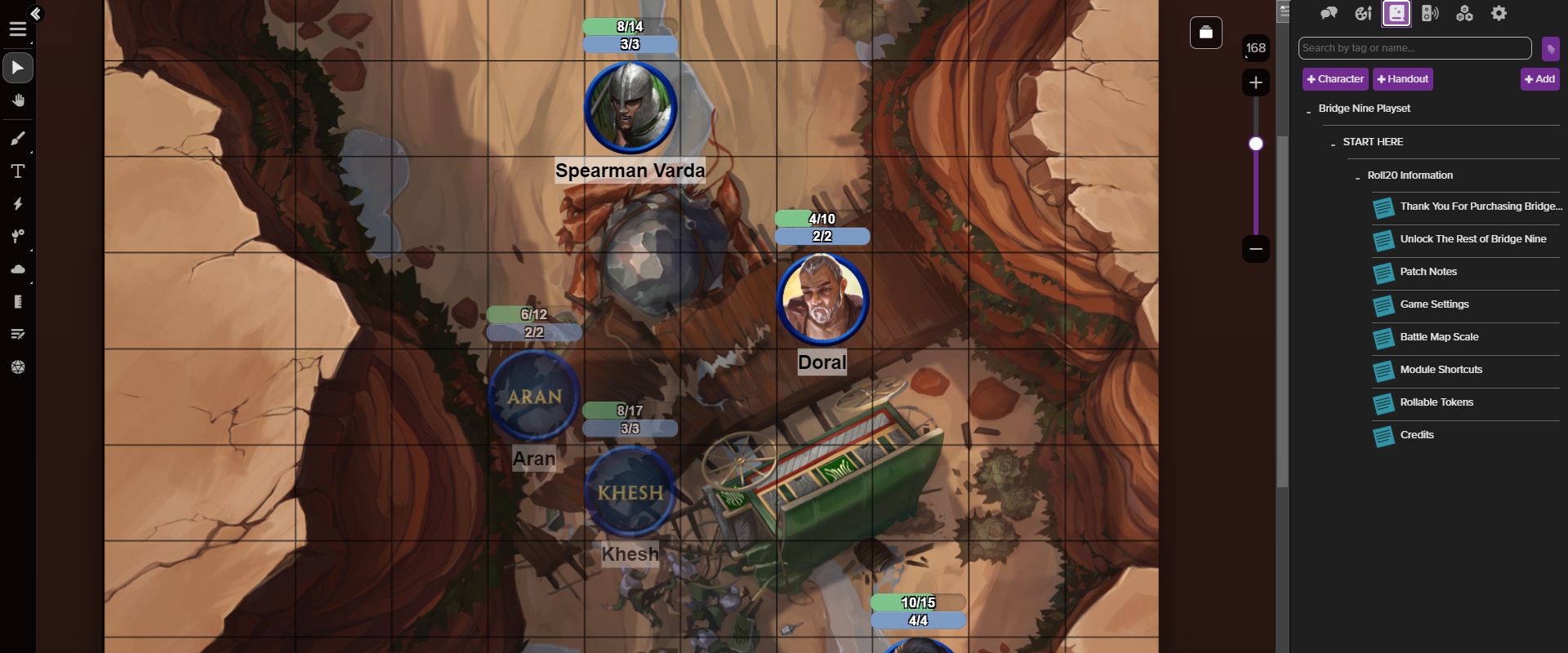This screenshot has width=1568, height=653.
Task: Open the jukebox tab in the sidebar
Action: (1431, 13)
